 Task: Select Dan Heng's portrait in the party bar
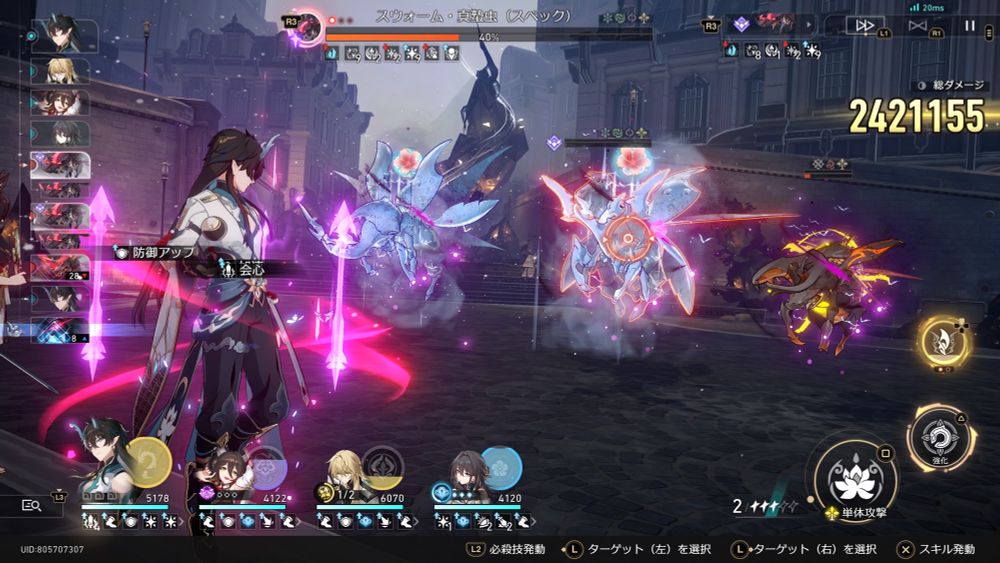pyautogui.click(x=103, y=468)
